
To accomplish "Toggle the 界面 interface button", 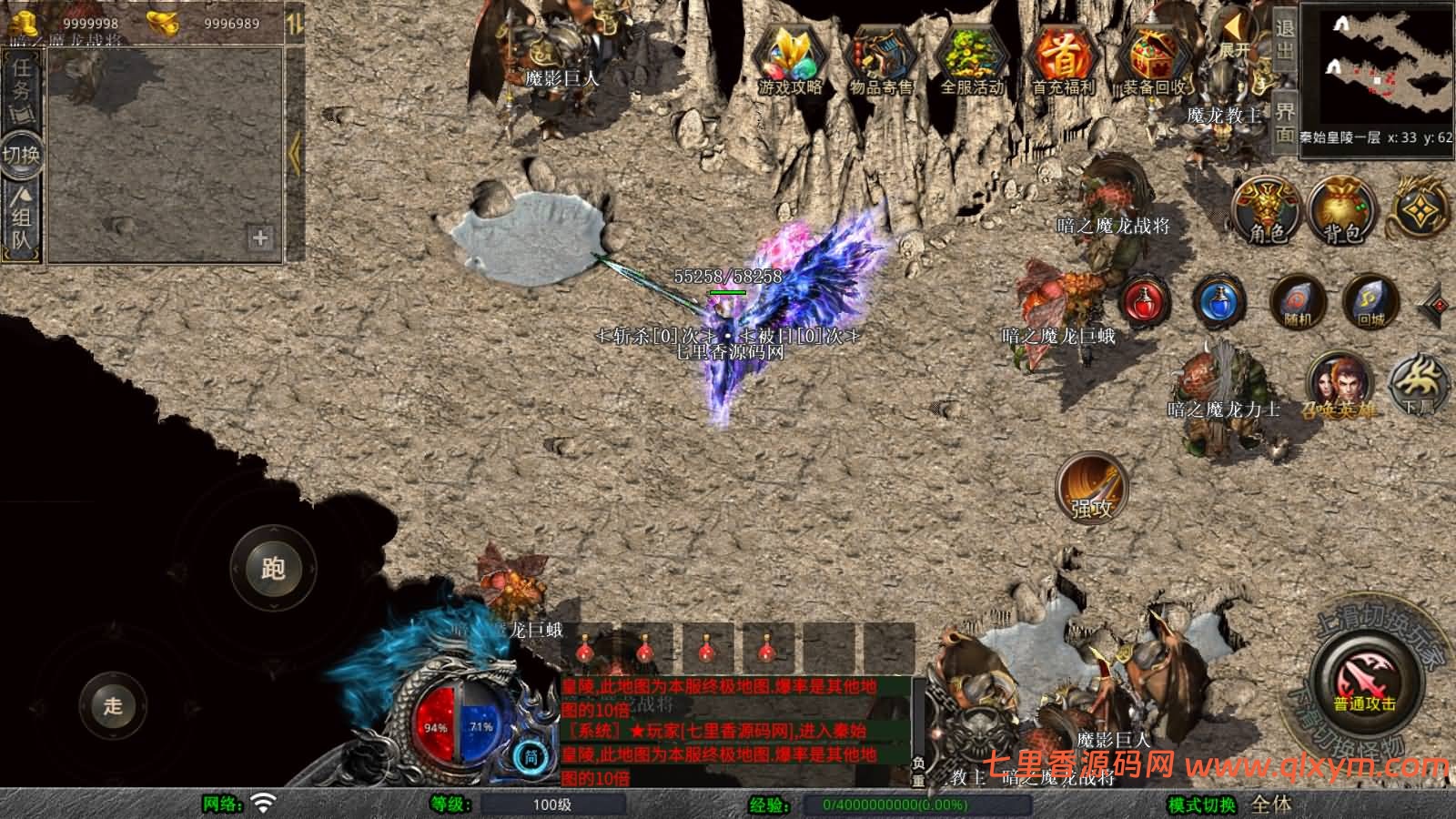I will click(1284, 121).
